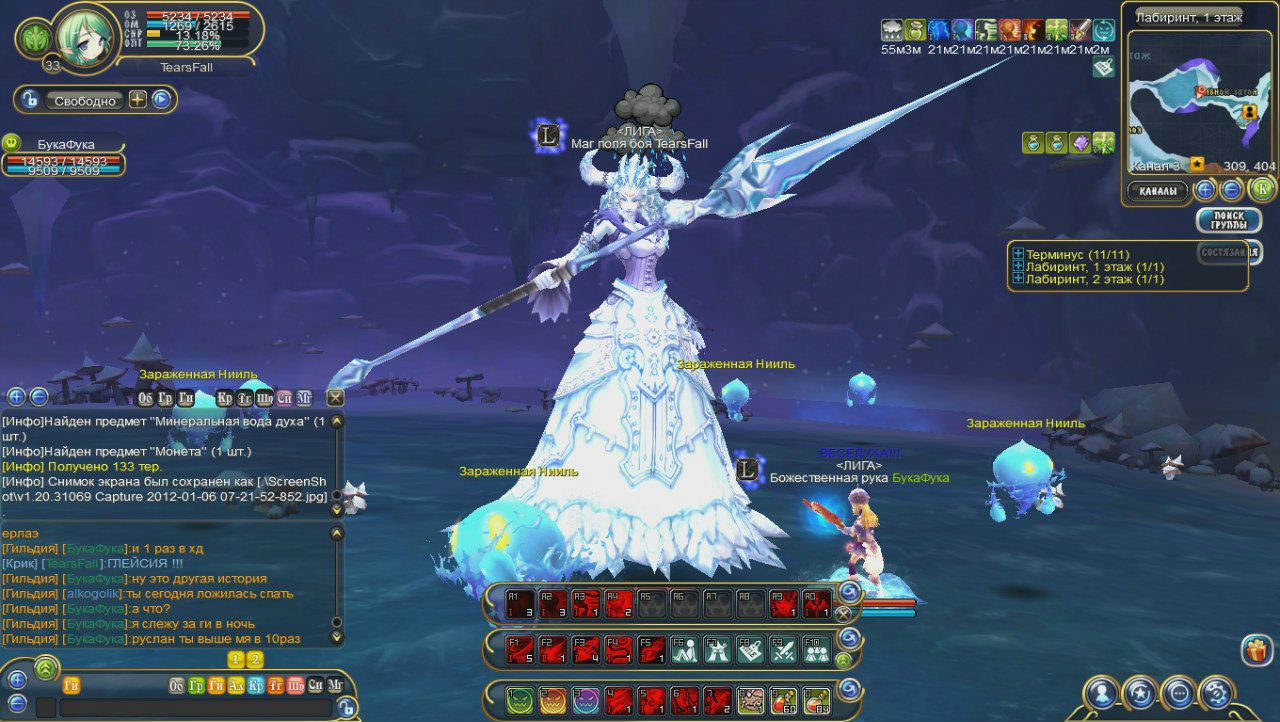1280x722 pixels.
Task: Use the F6 sitting figure action
Action: pyautogui.click(x=684, y=650)
